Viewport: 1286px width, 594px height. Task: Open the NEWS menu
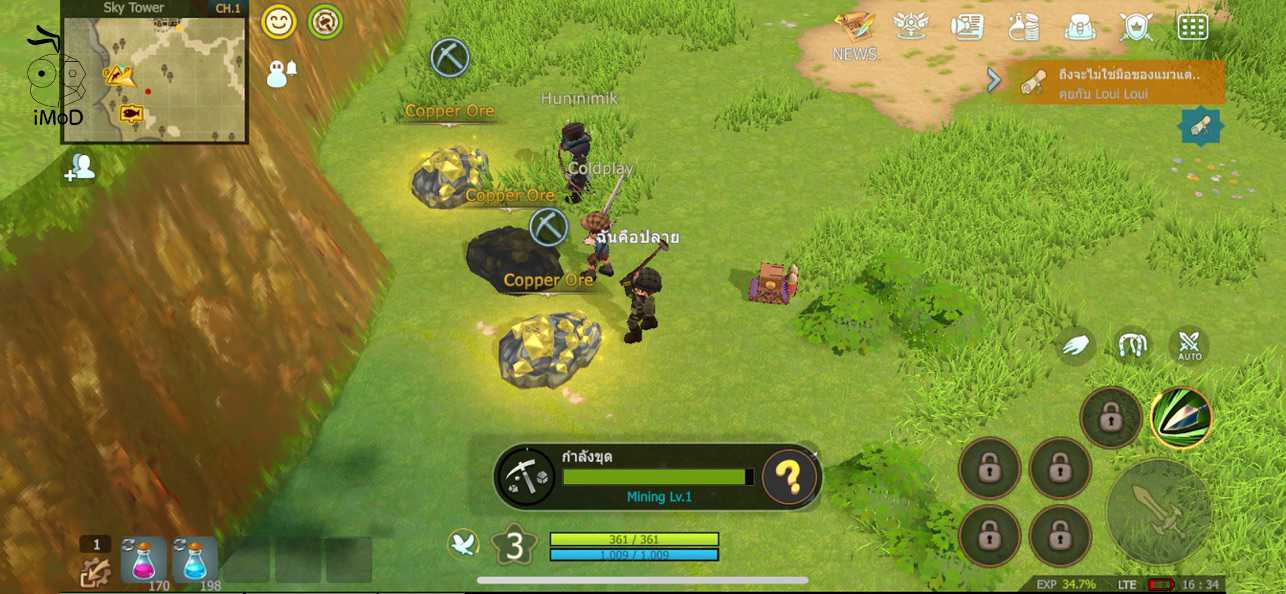(x=855, y=34)
